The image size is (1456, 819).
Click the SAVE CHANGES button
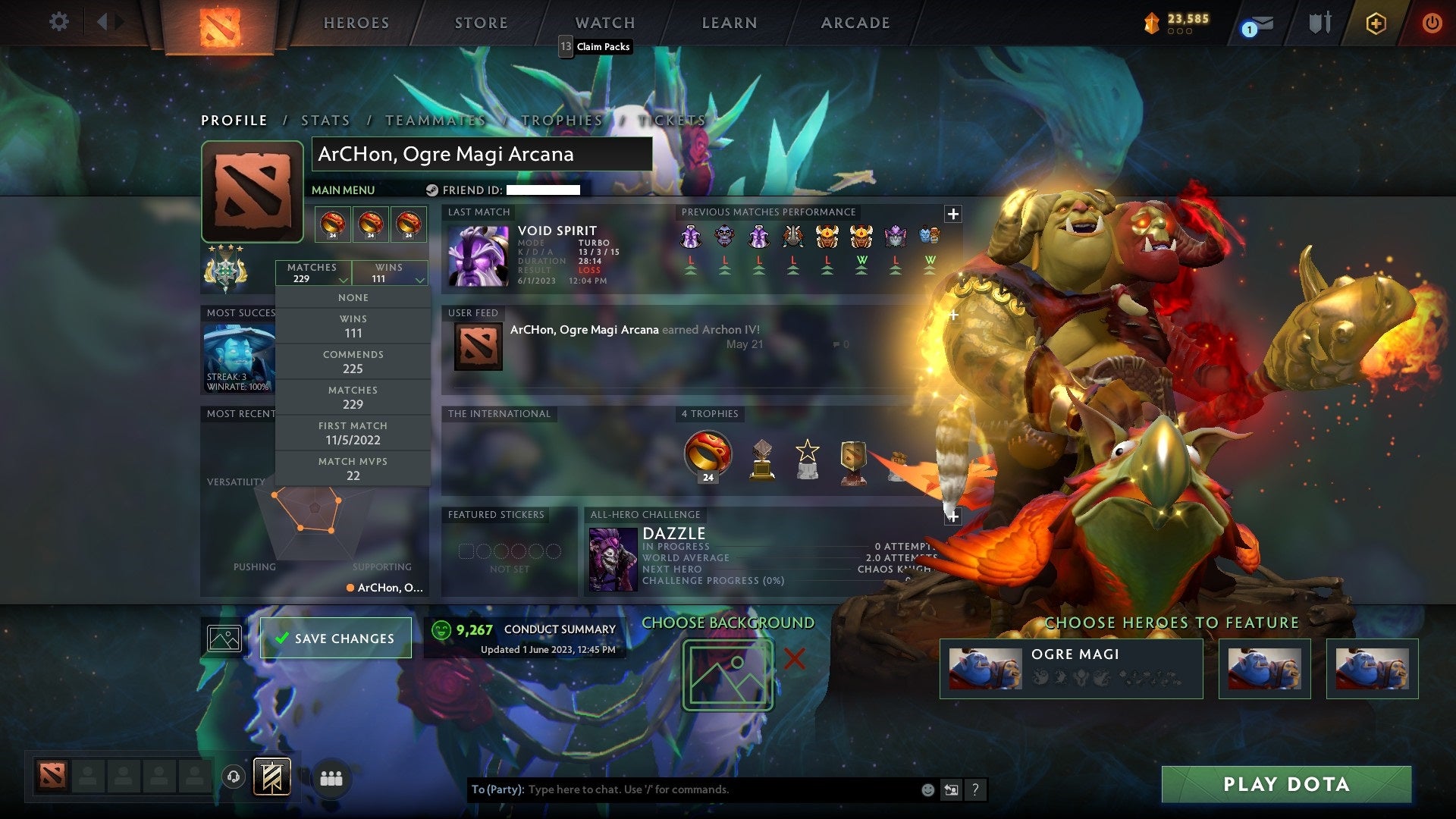(x=336, y=638)
